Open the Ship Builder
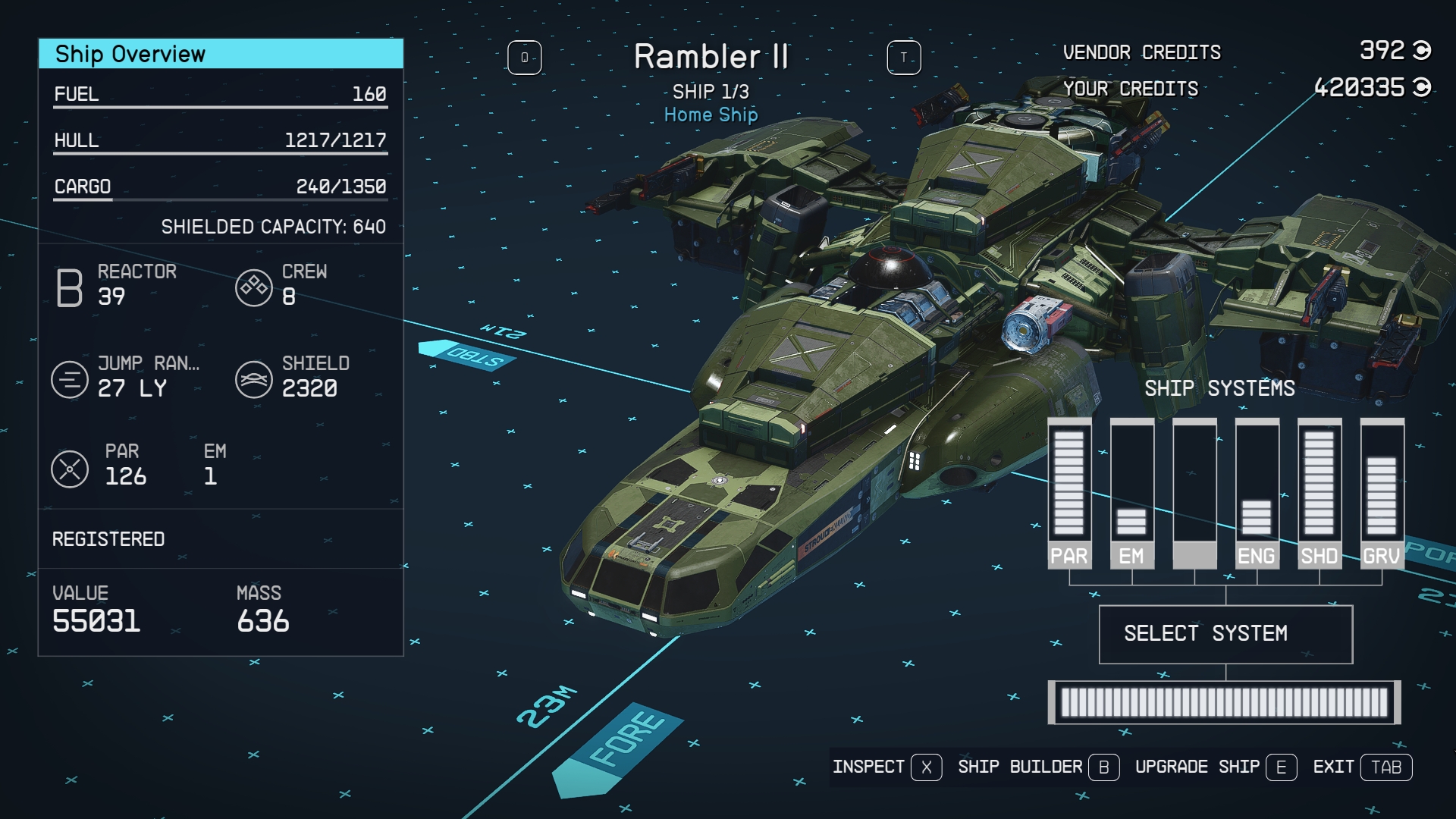The width and height of the screenshot is (1456, 819). point(1037,767)
